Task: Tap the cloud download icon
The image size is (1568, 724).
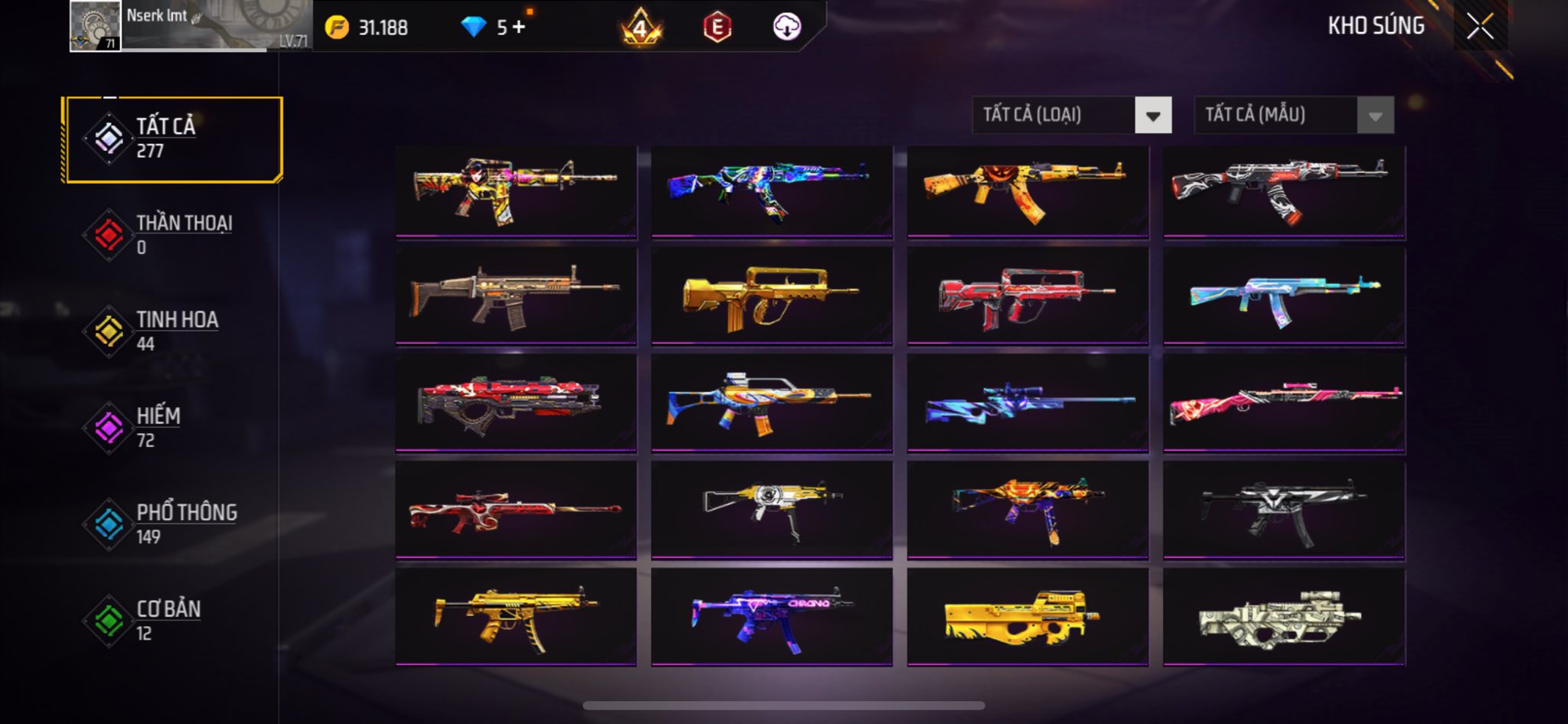Action: tap(786, 28)
